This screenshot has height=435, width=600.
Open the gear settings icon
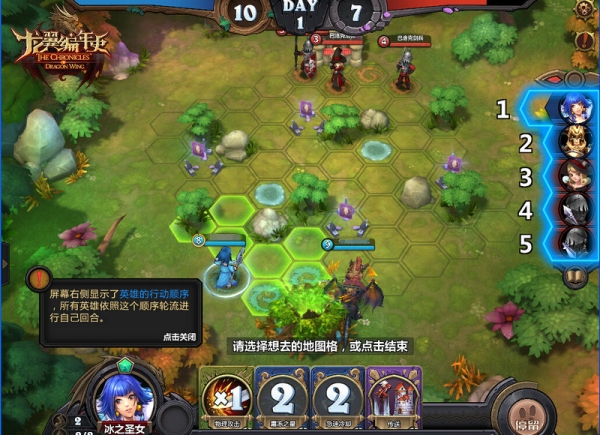[584, 9]
